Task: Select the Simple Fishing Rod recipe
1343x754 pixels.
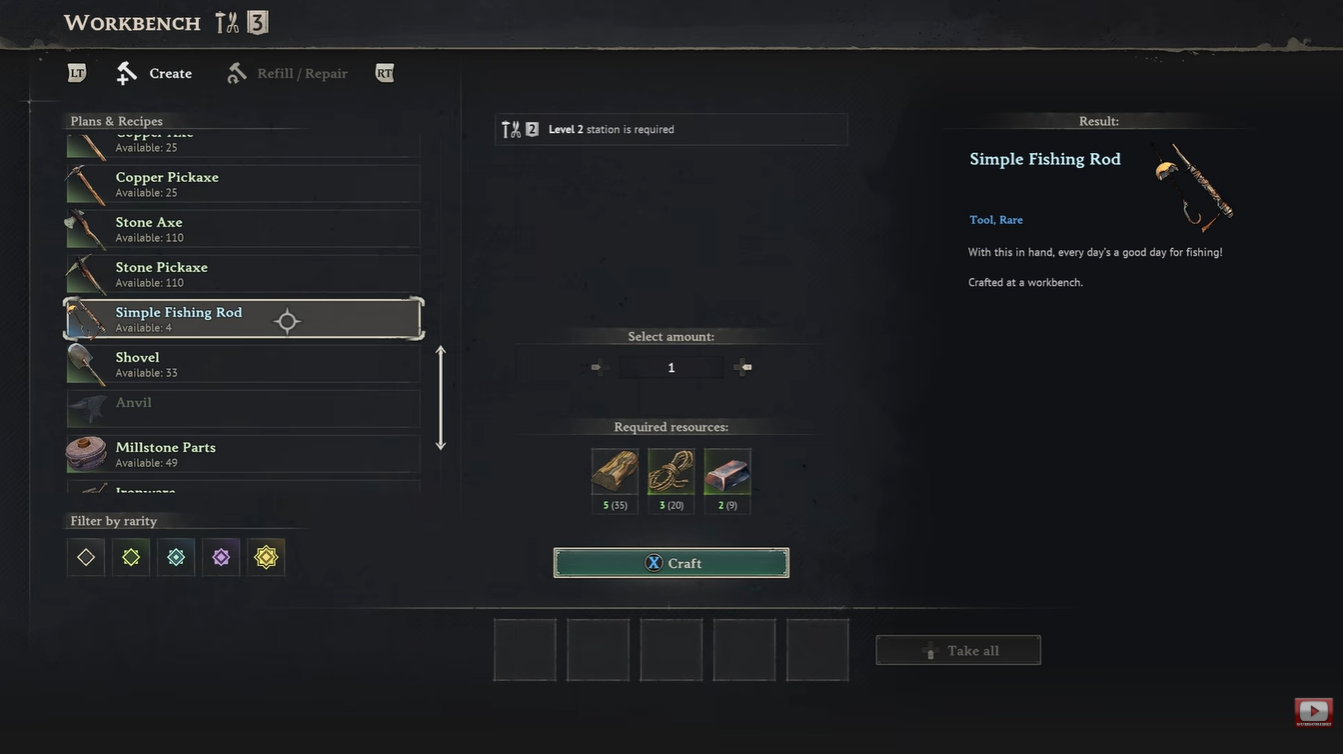Action: [243, 319]
